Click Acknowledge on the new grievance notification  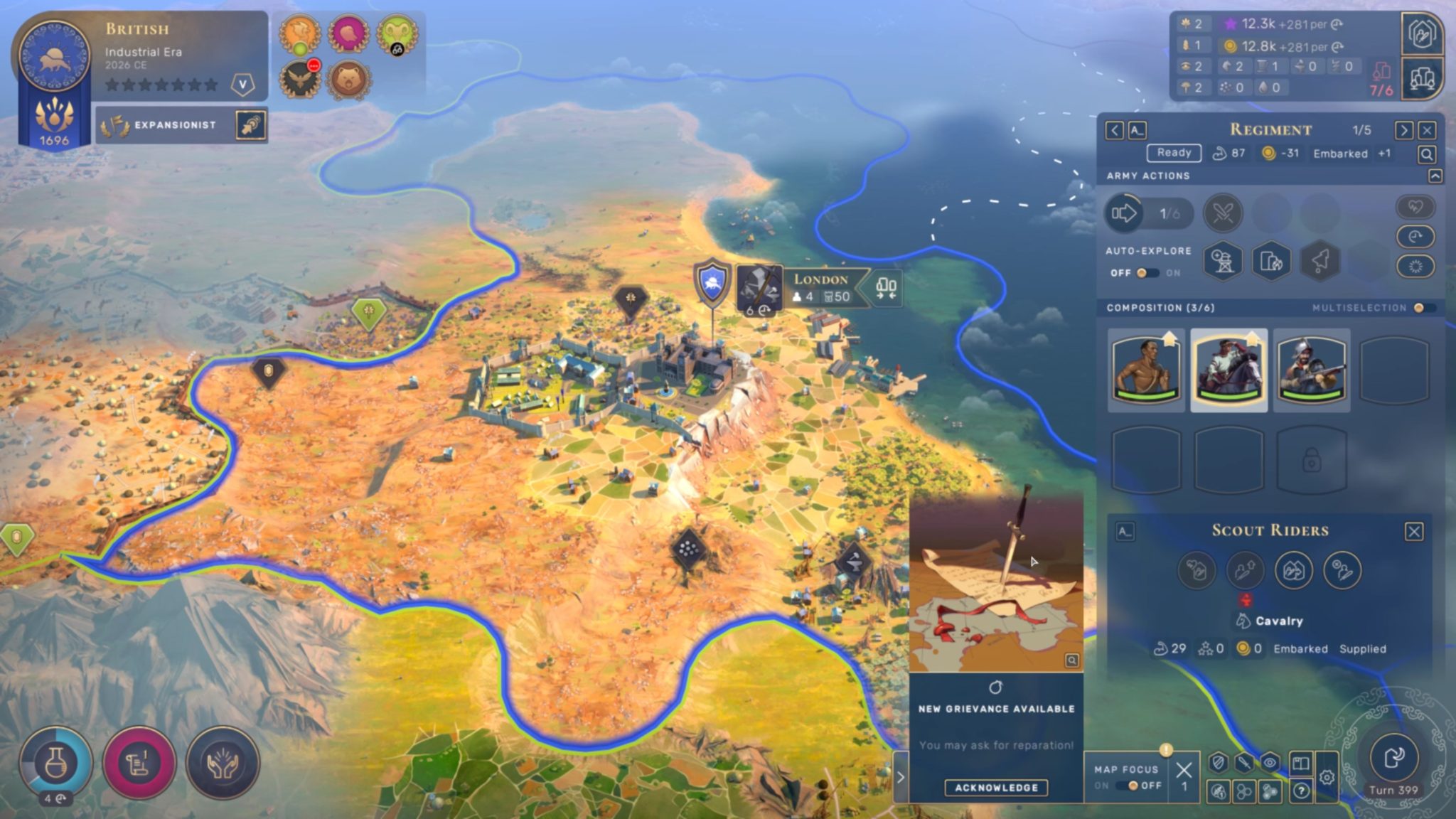click(x=998, y=787)
